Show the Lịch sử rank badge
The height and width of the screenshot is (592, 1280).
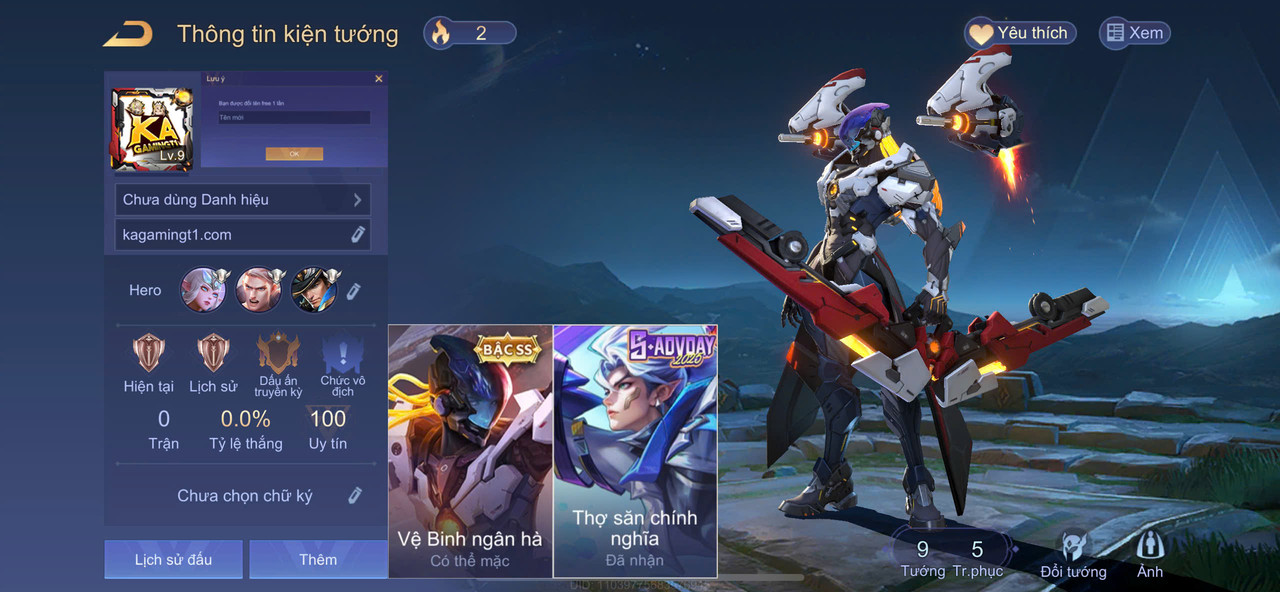[x=213, y=362]
